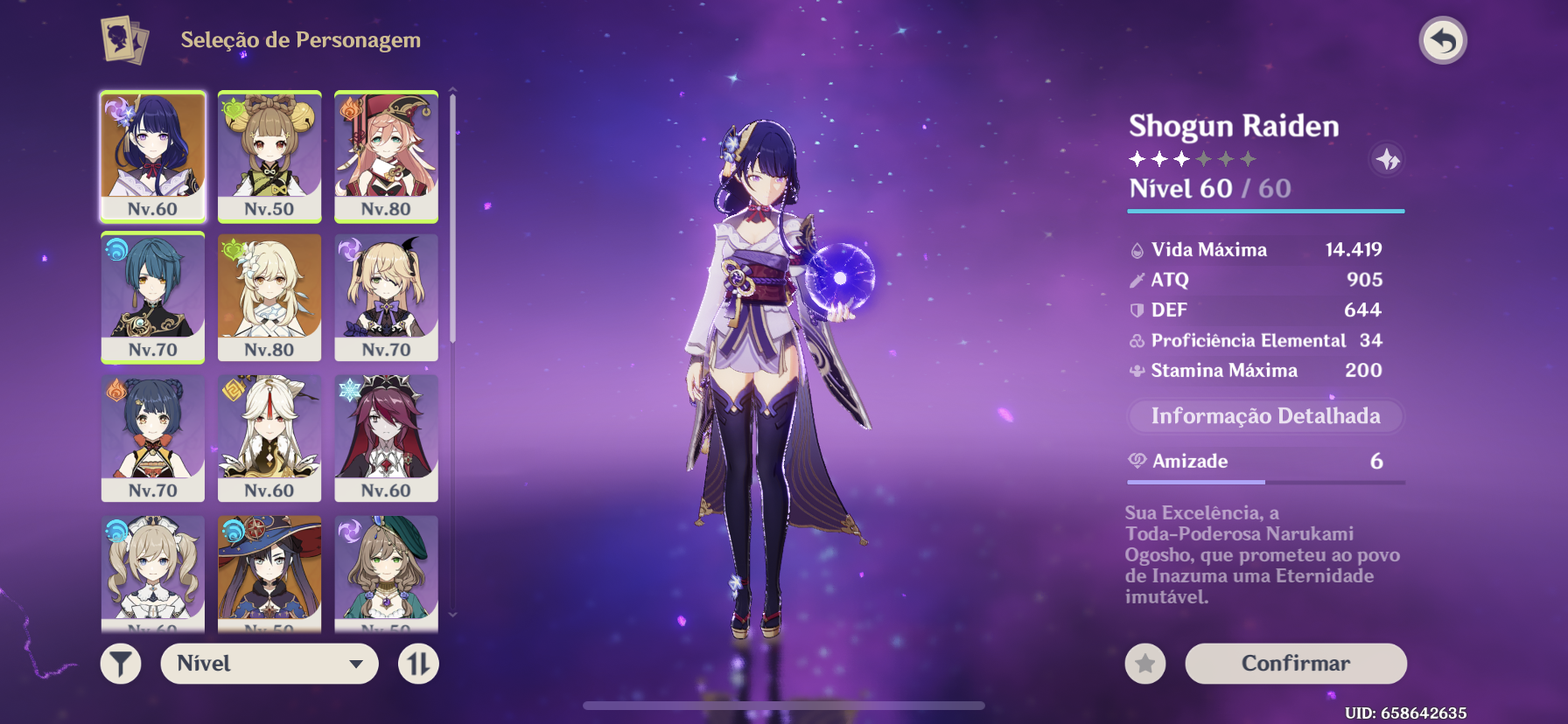
Task: Pick Yanfei, the level 80 Pyro character
Action: (386, 156)
